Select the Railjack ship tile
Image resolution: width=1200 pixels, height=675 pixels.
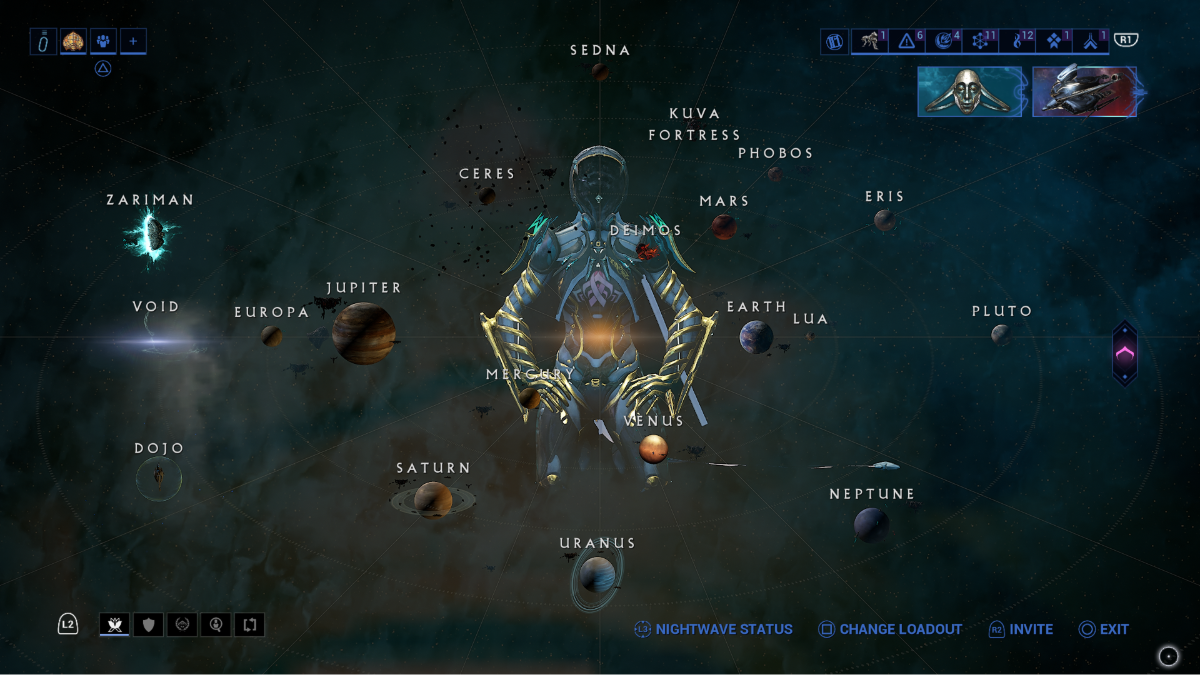tap(1084, 91)
